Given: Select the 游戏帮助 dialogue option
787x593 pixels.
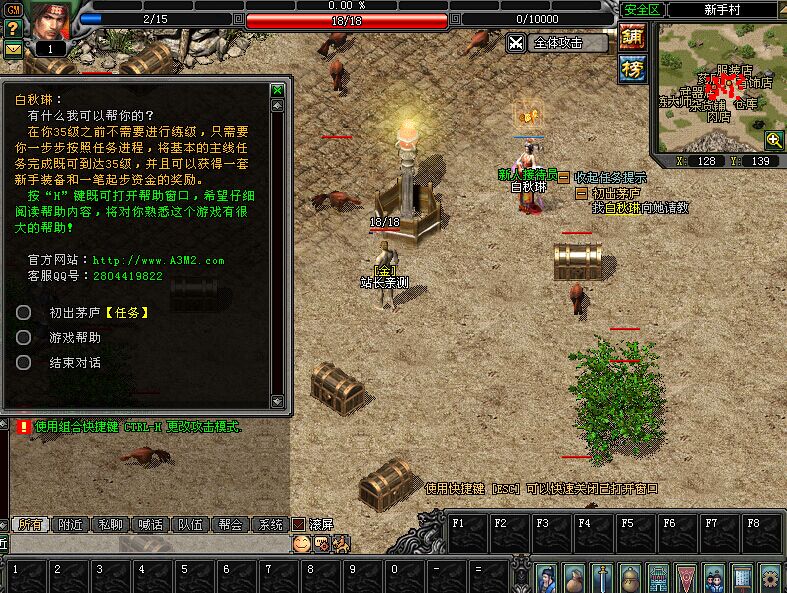Looking at the screenshot, I should [75, 338].
